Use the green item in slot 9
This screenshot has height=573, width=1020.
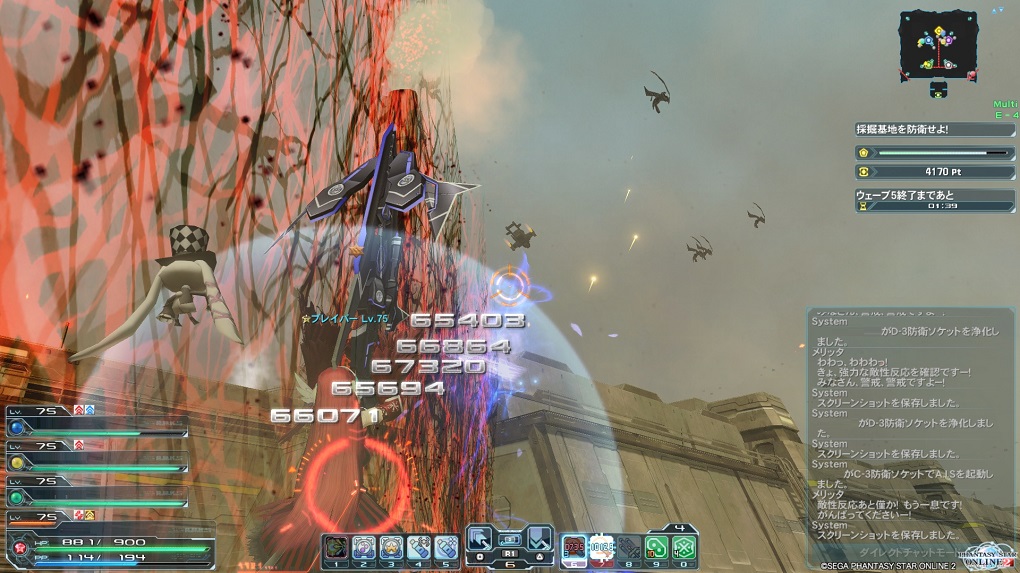[x=656, y=547]
